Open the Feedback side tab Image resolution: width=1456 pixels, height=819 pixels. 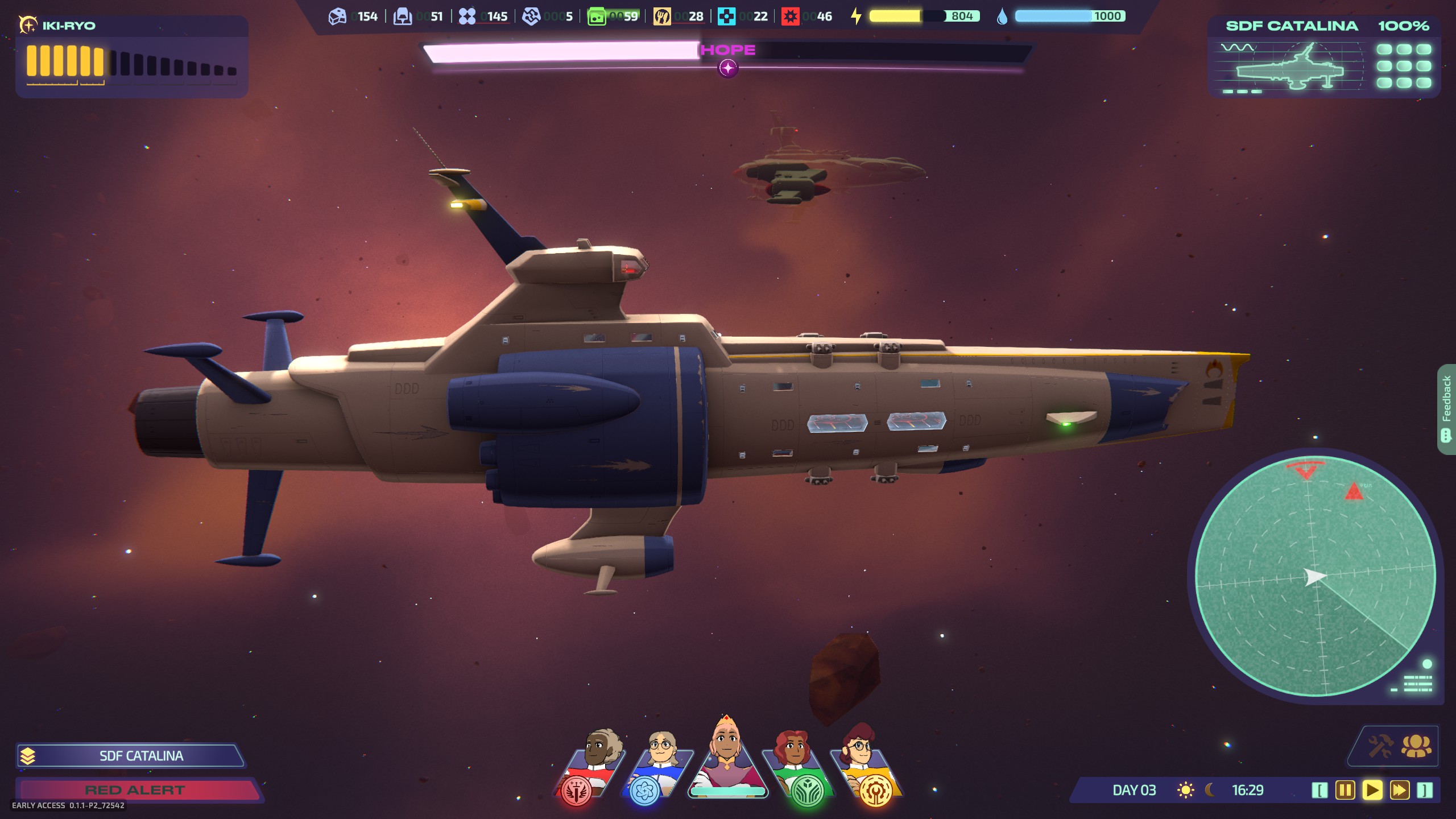(x=1446, y=408)
